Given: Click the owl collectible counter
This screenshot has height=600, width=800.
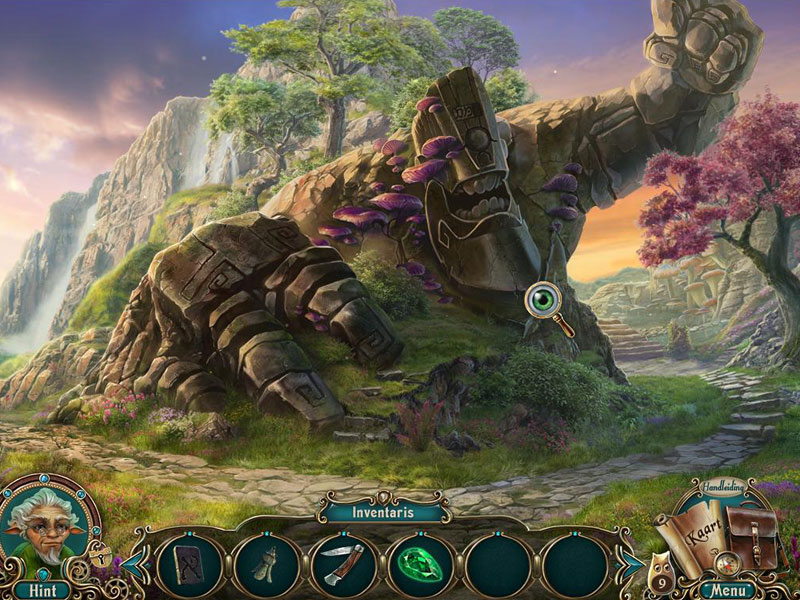Looking at the screenshot, I should click(x=663, y=570).
